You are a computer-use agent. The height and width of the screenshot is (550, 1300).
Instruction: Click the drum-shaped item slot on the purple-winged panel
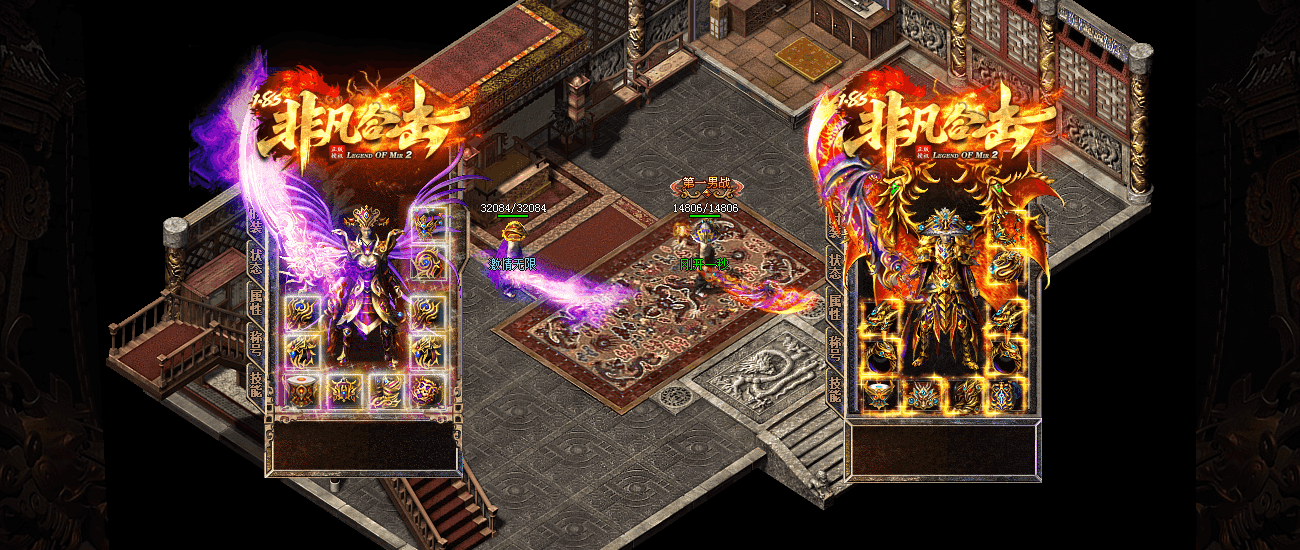[301, 390]
